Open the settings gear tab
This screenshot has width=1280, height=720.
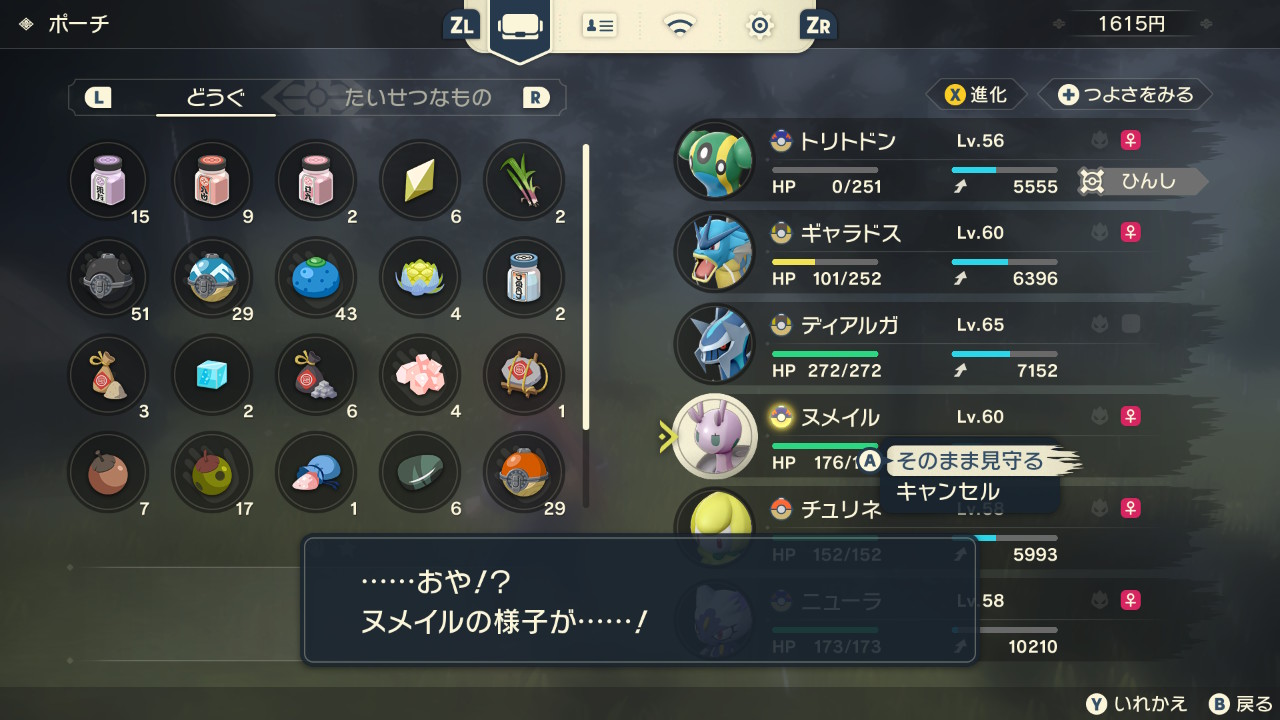coord(760,26)
